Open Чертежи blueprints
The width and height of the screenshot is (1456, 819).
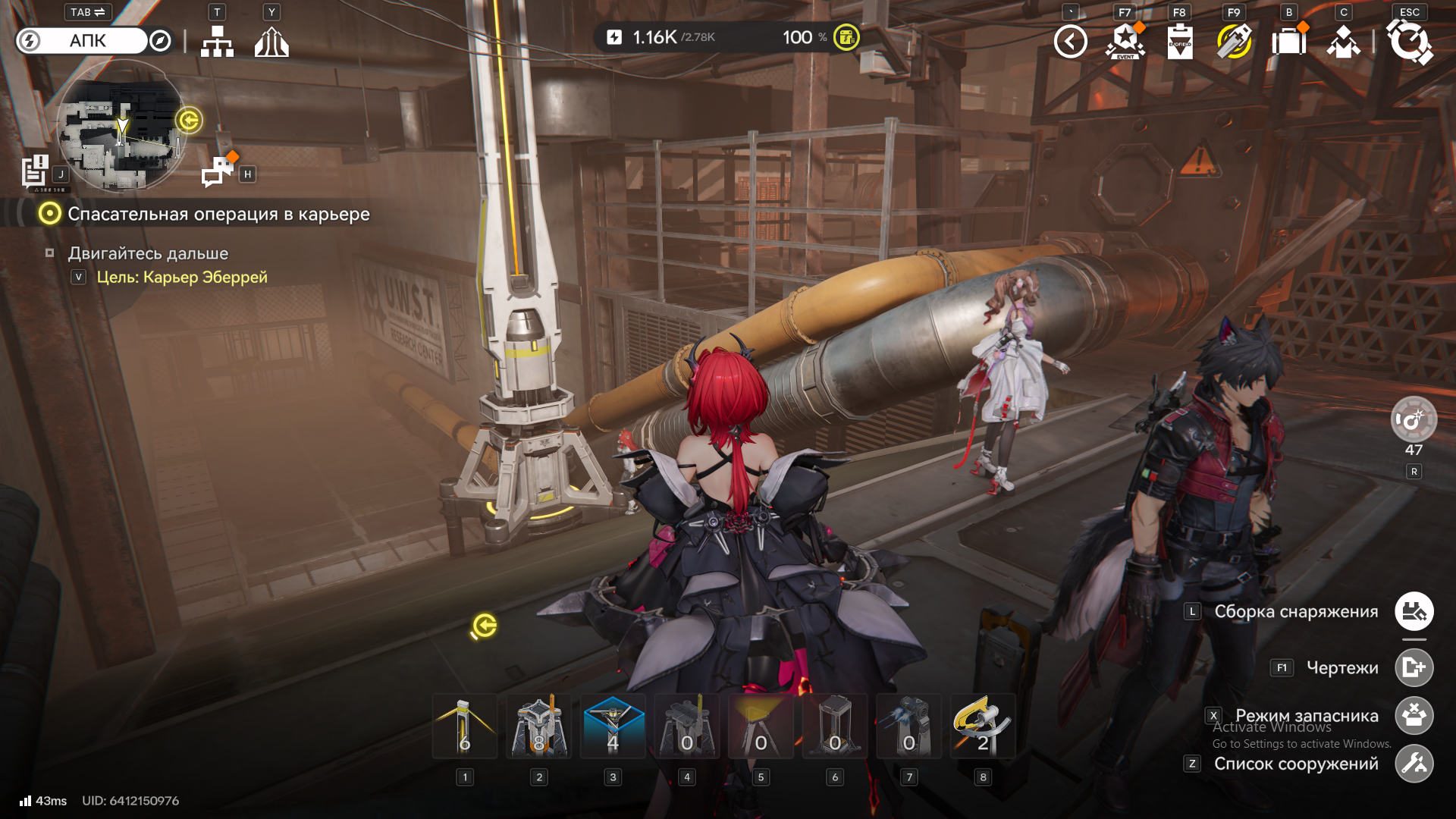pos(1414,667)
